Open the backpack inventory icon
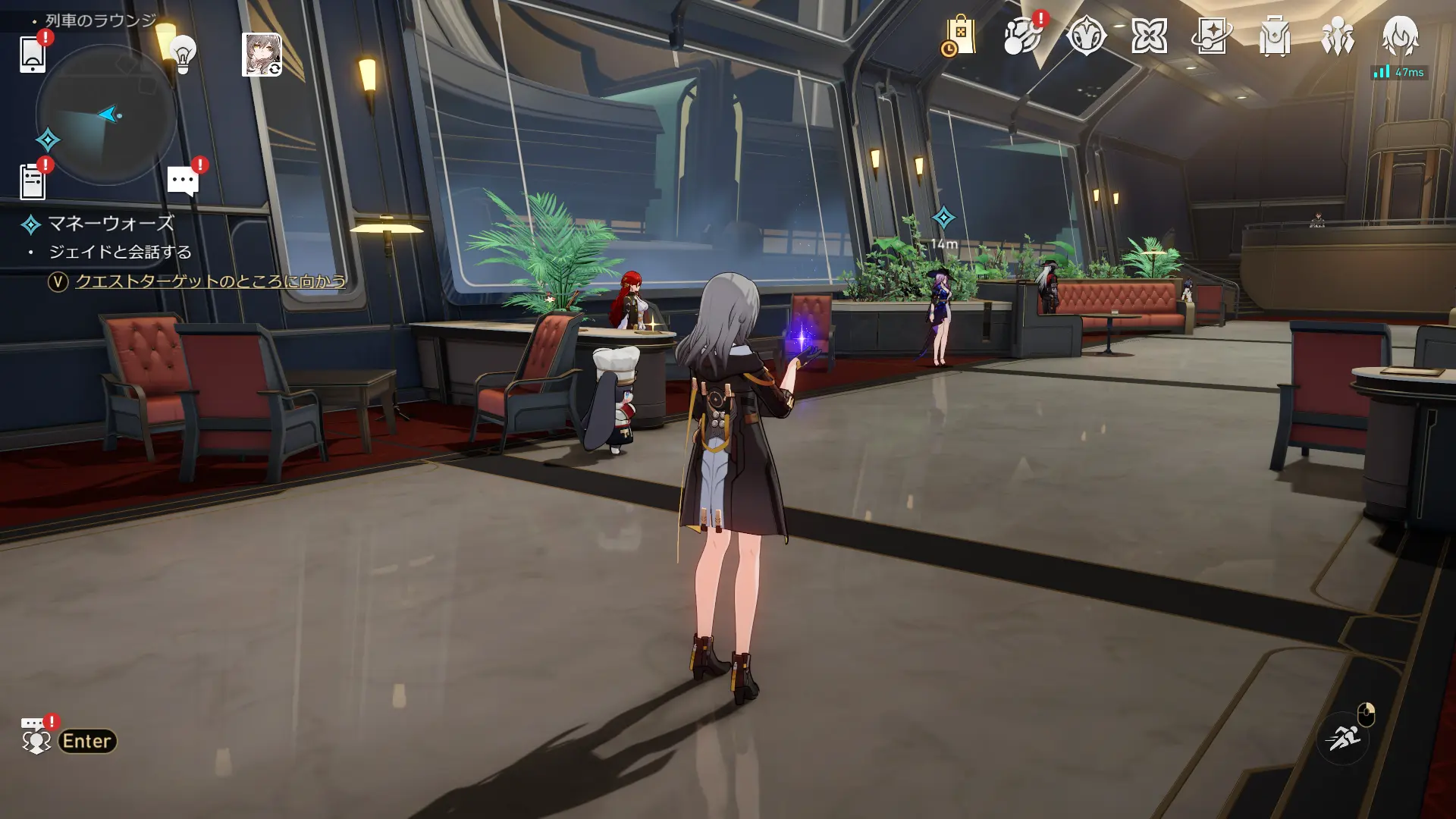The width and height of the screenshot is (1456, 819). click(1275, 36)
